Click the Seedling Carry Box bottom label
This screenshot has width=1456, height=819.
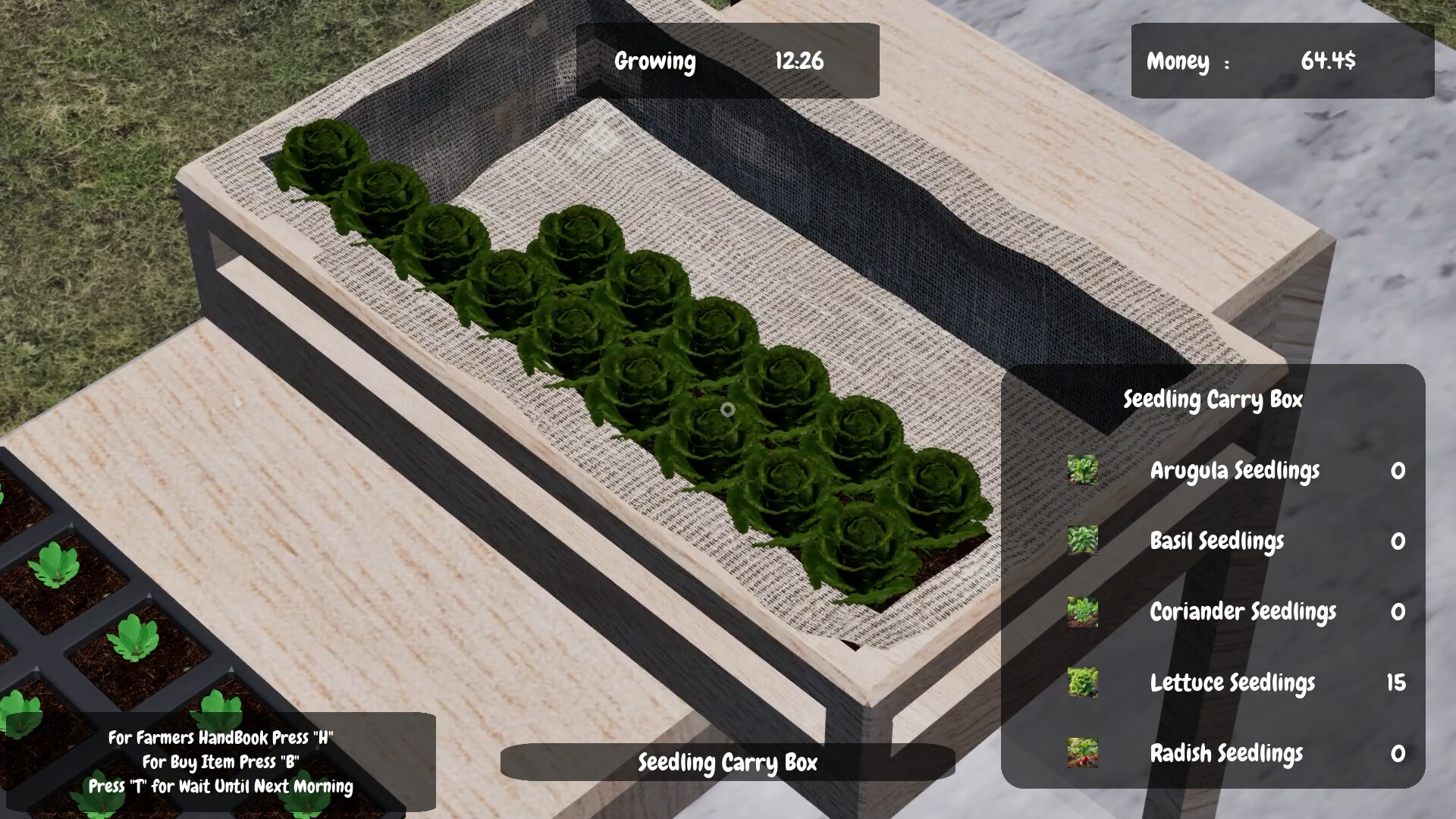727,764
